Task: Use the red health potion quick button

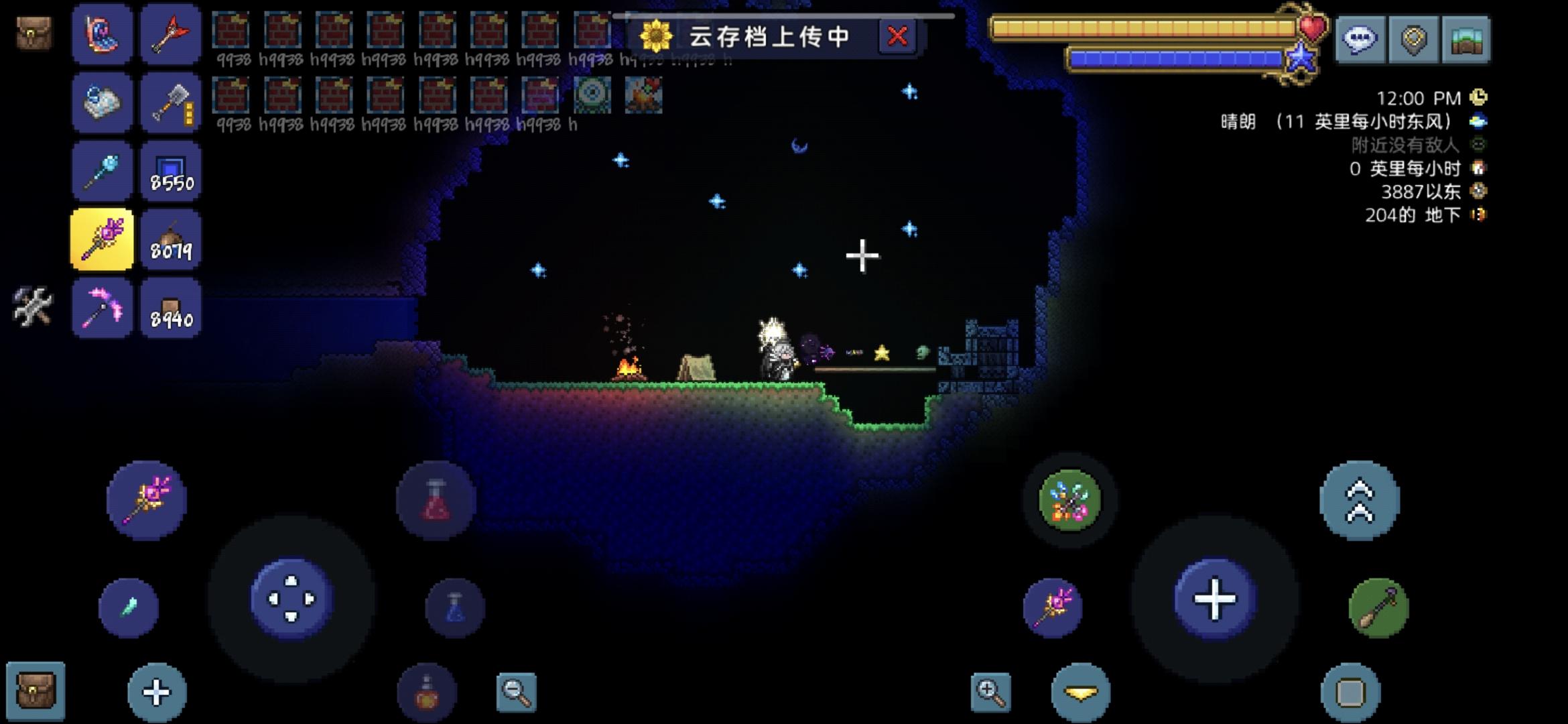Action: (436, 499)
